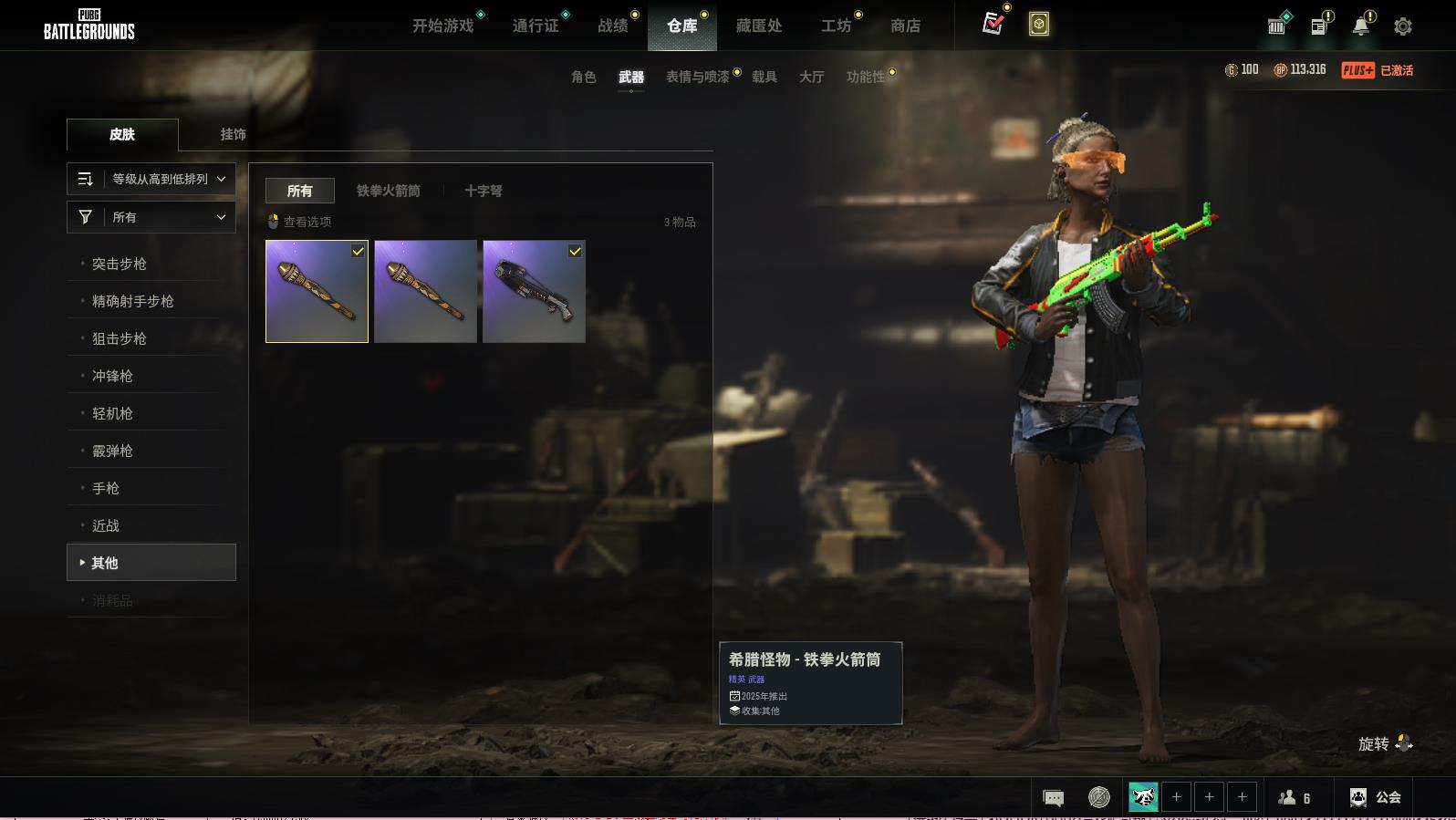
Task: Choose the 霰弹枪 shotgun category
Action: click(x=112, y=451)
